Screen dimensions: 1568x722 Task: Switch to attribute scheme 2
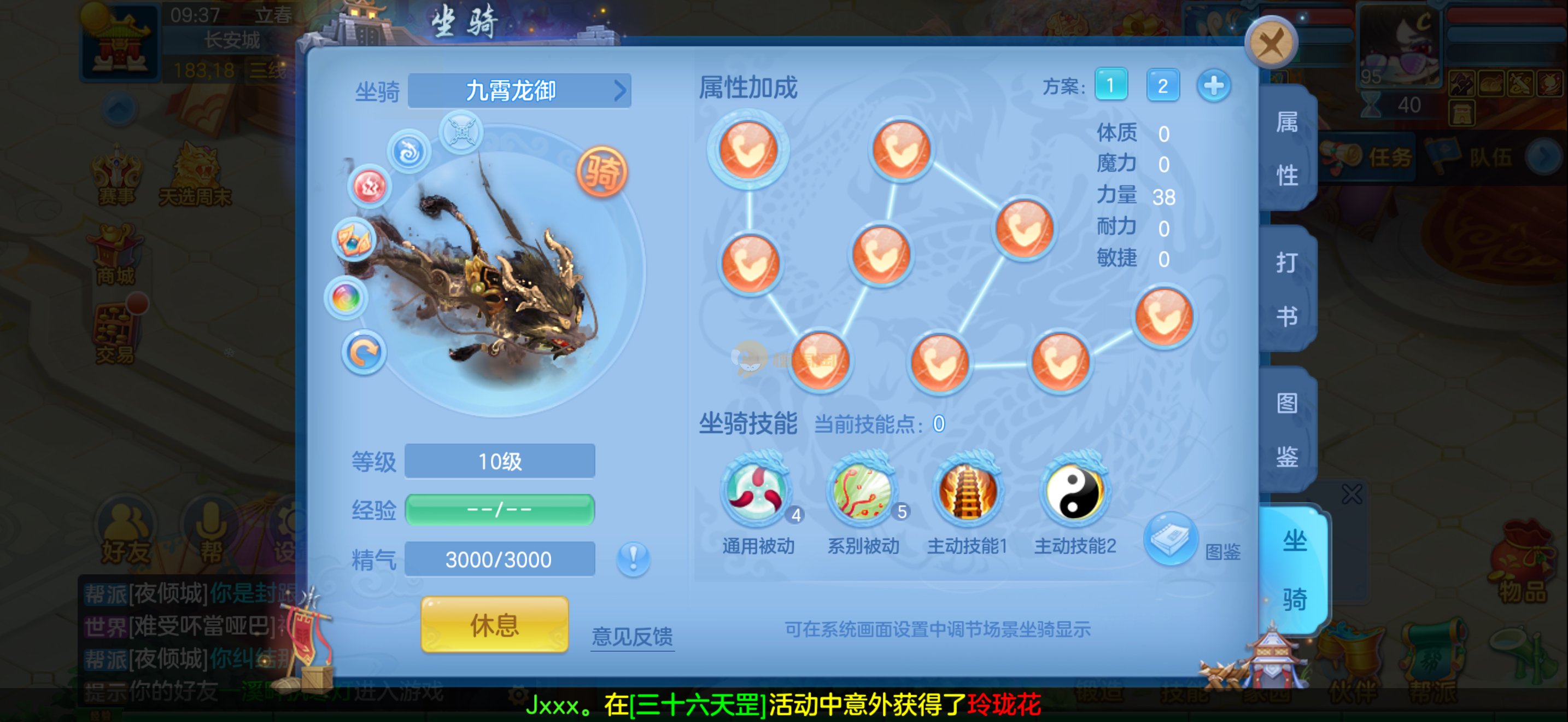coord(1162,85)
